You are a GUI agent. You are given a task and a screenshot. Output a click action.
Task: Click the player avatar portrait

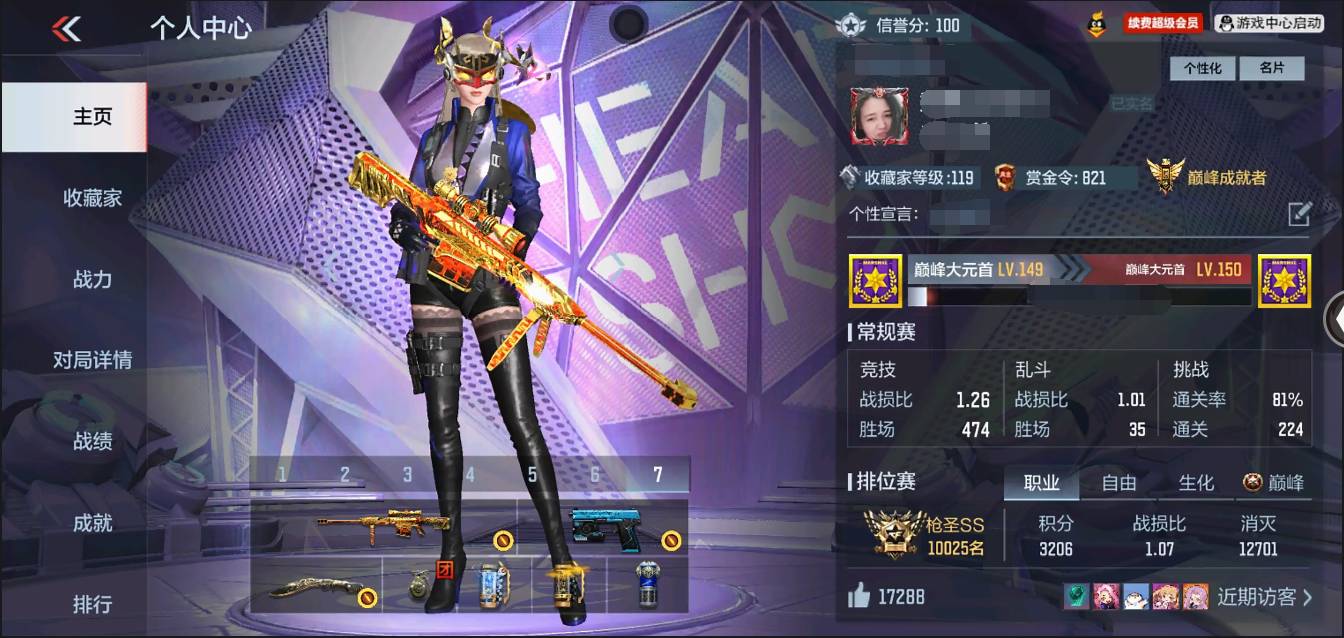[879, 116]
